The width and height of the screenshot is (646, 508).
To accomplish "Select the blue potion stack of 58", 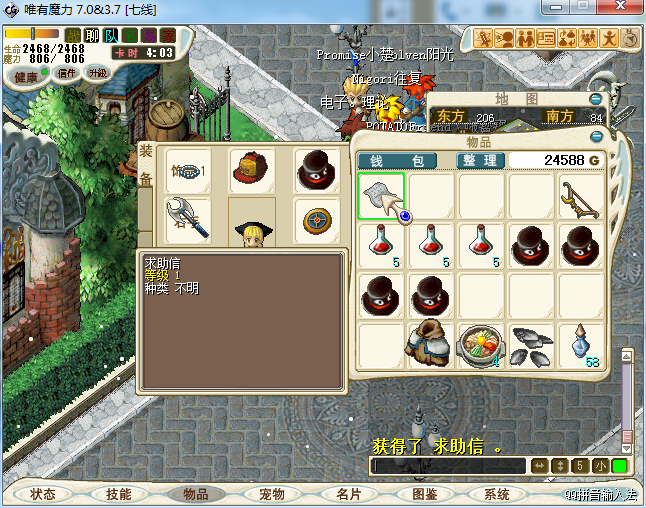I will tap(581, 345).
